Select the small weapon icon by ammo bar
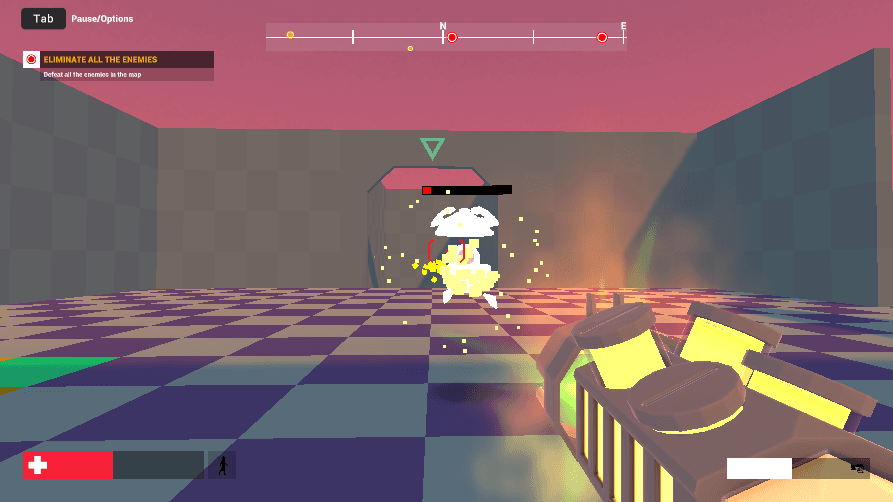The image size is (893, 502). (857, 467)
